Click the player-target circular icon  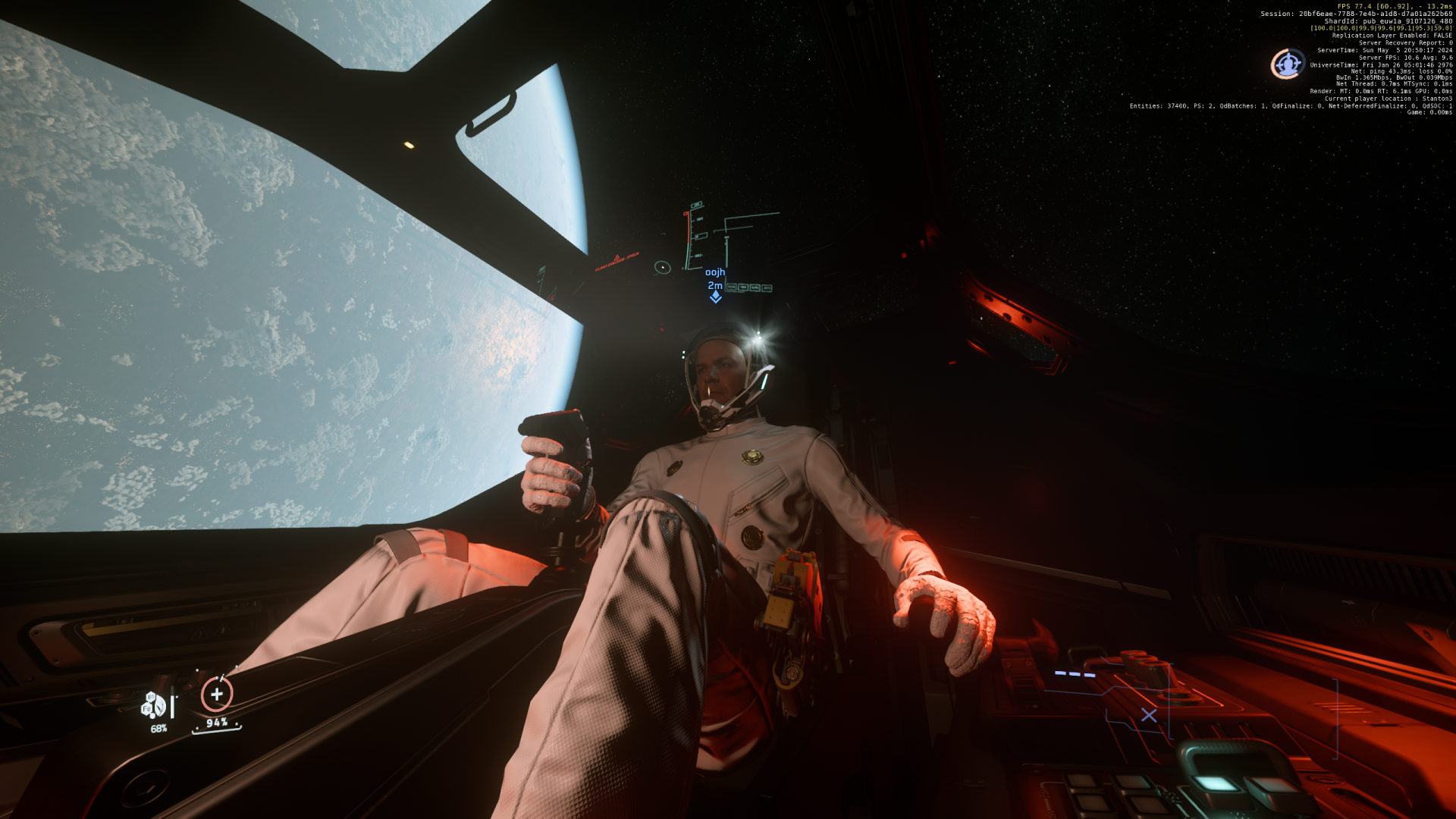(x=1287, y=64)
